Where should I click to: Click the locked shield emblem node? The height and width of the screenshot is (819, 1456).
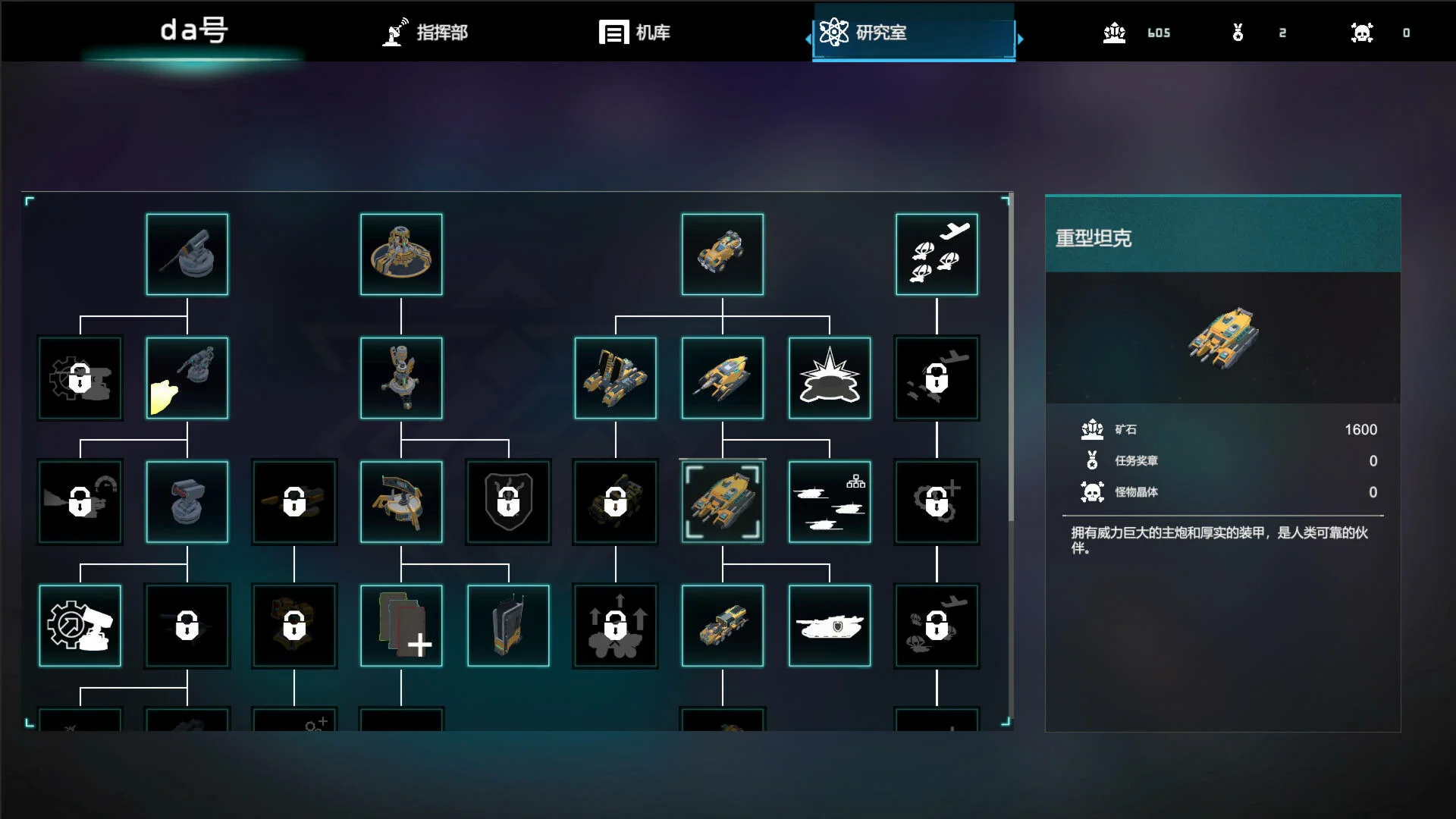click(508, 502)
